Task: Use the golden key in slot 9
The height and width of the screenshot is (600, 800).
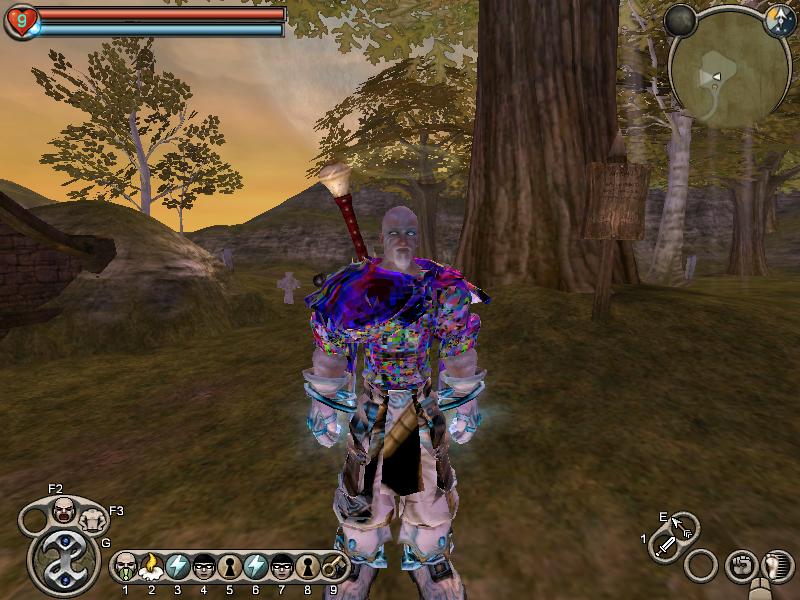Action: coord(333,567)
